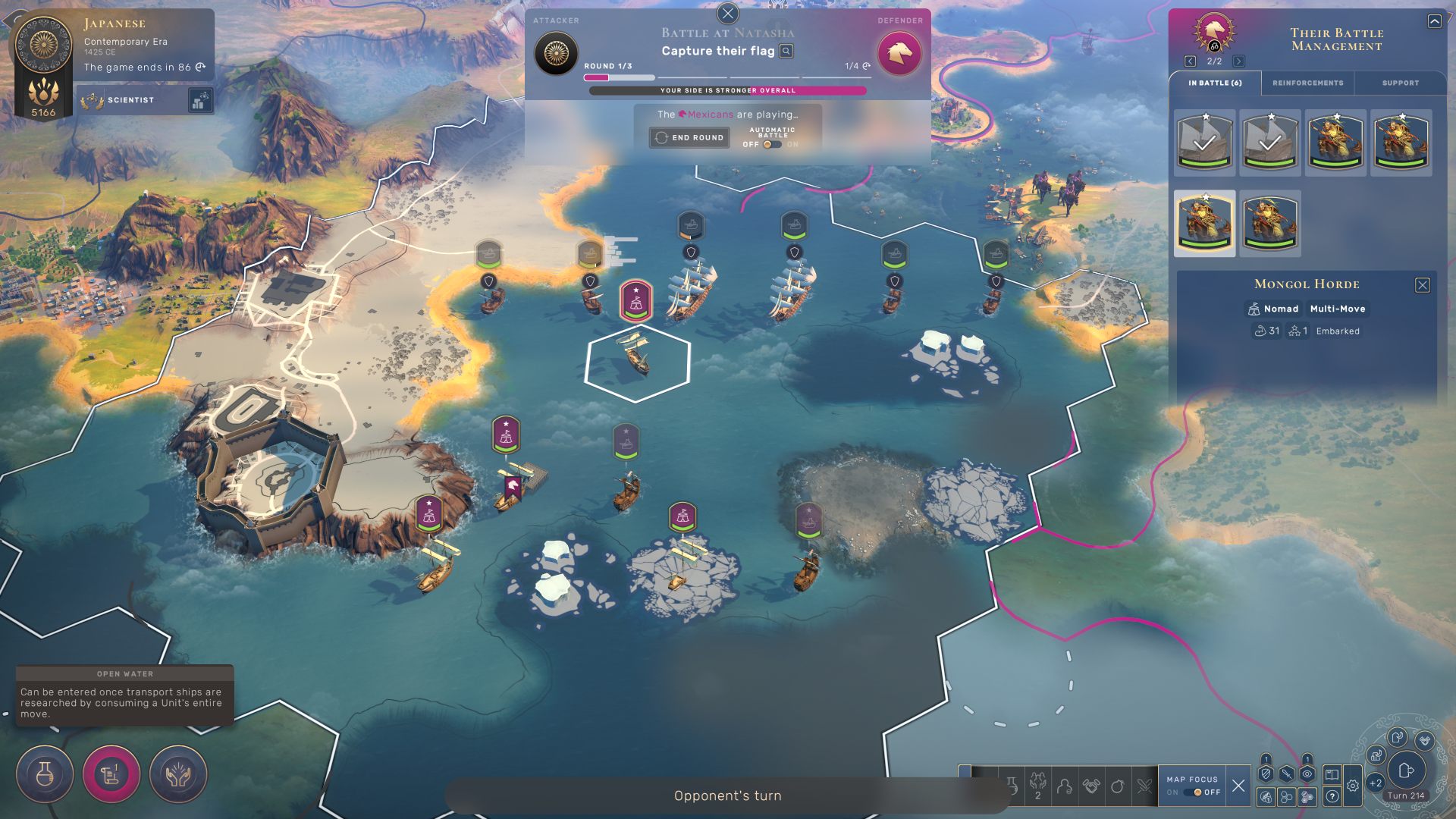Go to the next army page
Screen dimensions: 1456x819
point(1238,61)
